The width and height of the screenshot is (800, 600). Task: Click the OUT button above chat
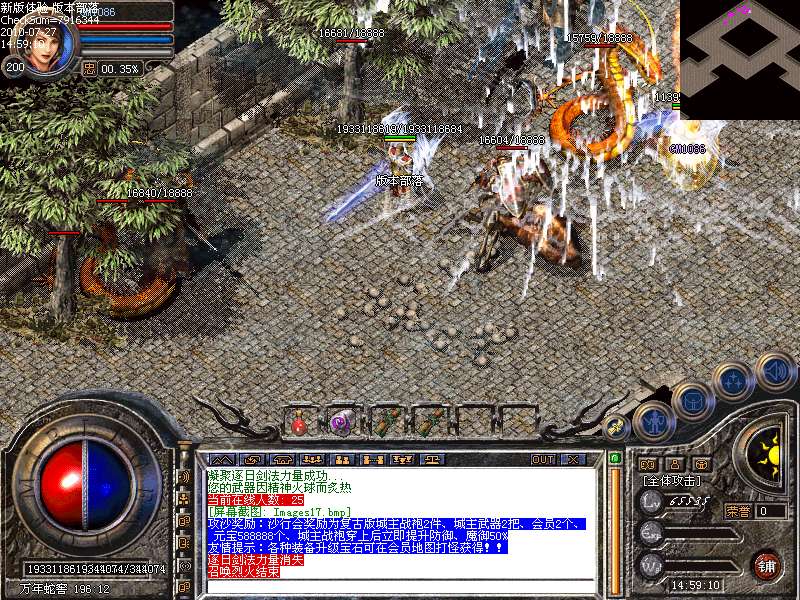tap(543, 460)
